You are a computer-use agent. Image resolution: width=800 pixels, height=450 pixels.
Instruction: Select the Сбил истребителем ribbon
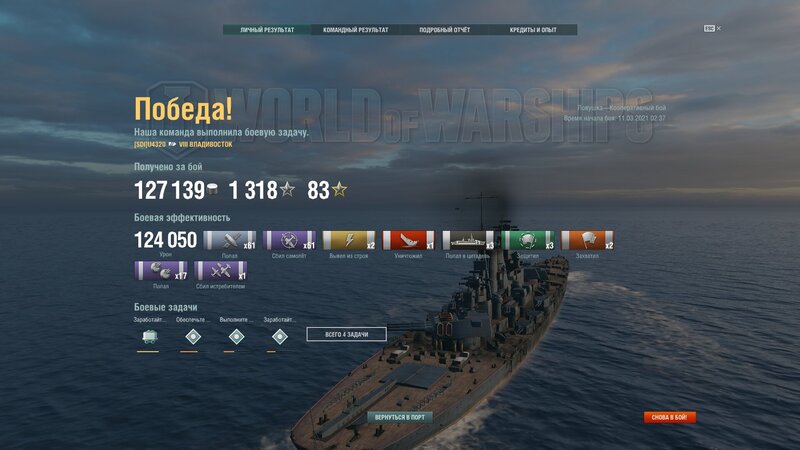point(221,270)
